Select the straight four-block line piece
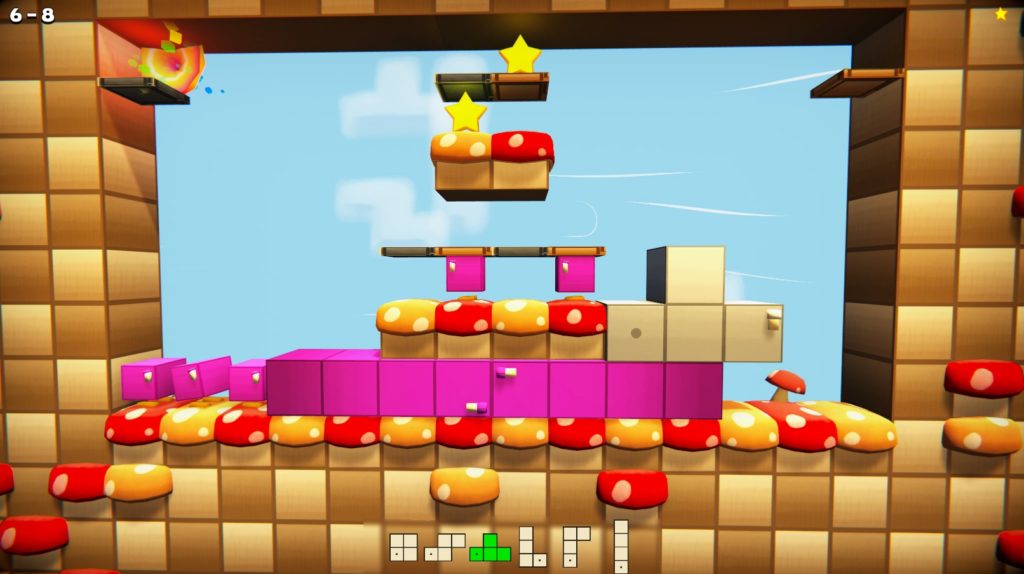 (x=621, y=545)
